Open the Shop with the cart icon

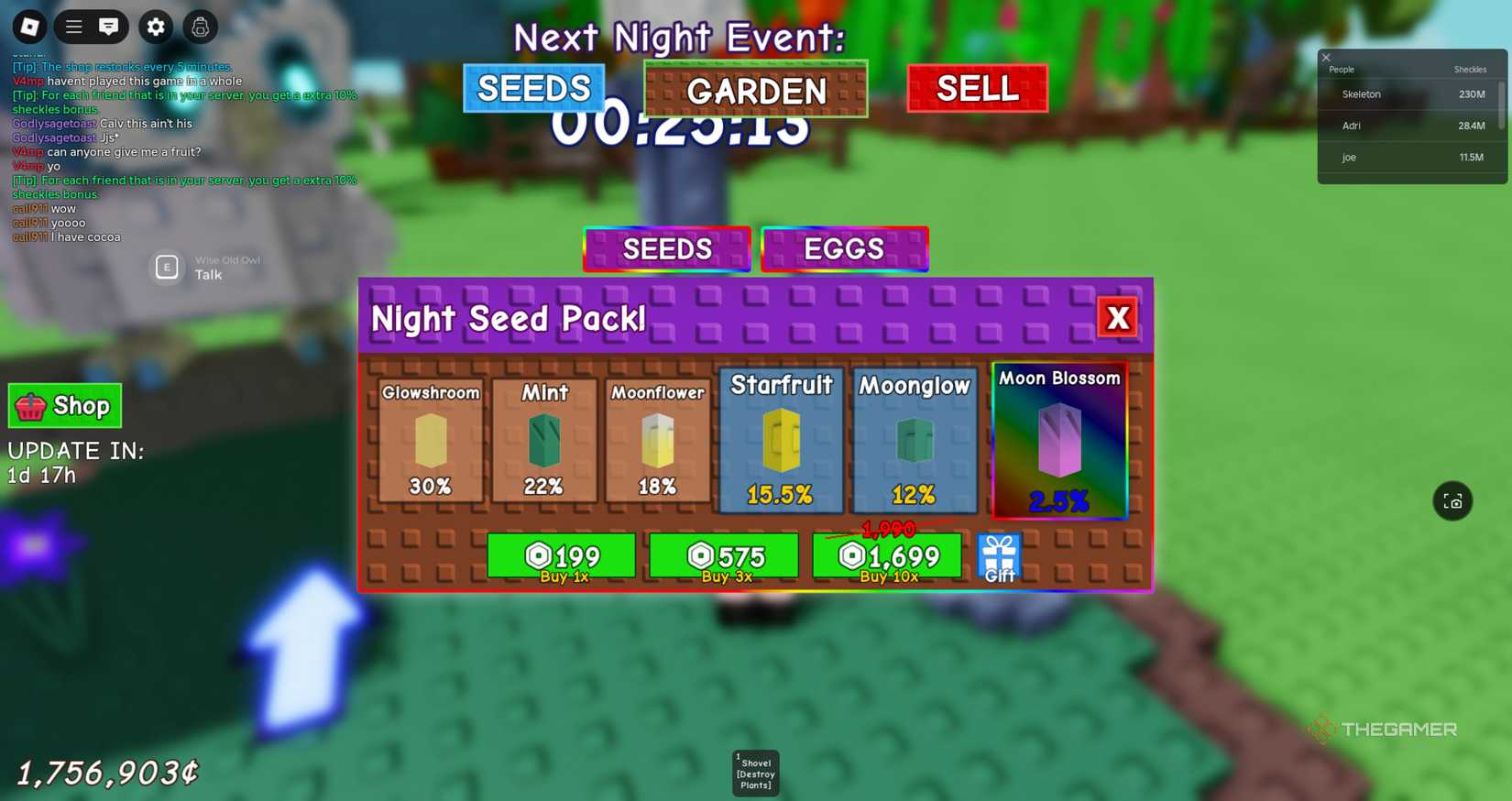(64, 405)
